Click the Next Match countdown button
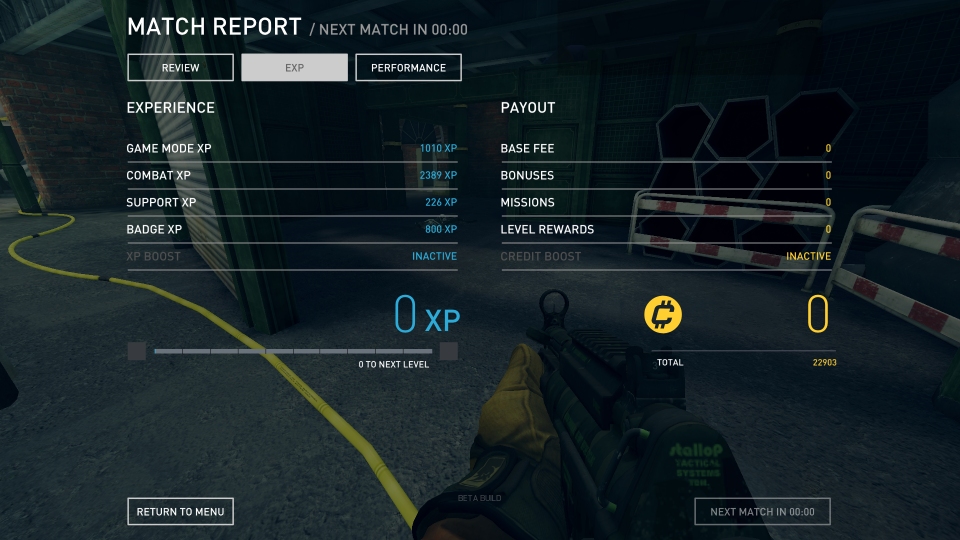This screenshot has width=960, height=540. click(762, 512)
